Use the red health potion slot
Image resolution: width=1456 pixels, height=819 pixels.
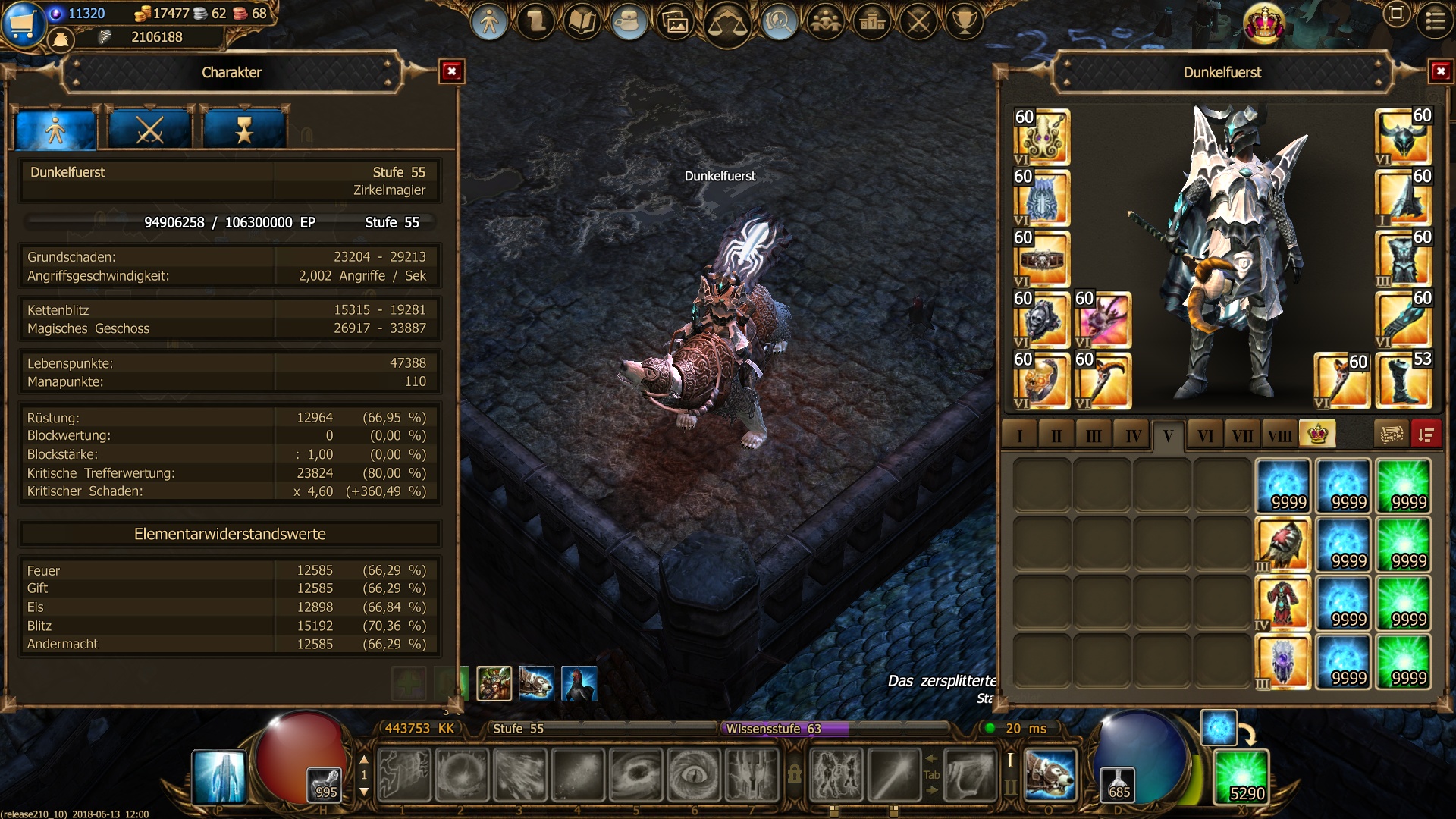(x=326, y=784)
